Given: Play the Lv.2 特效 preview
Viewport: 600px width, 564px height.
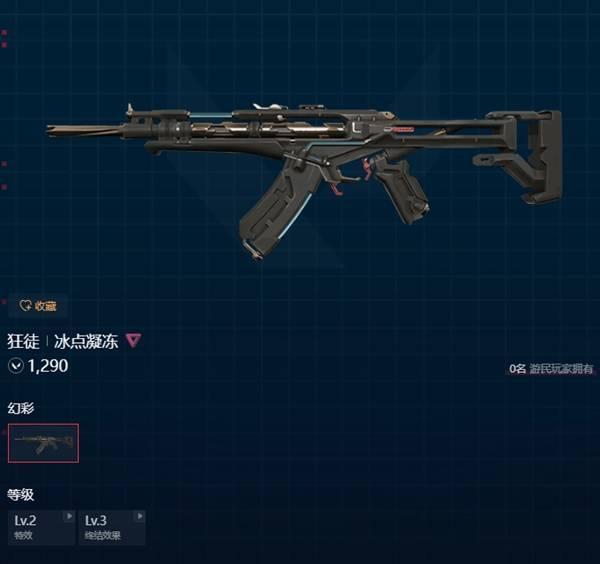Looking at the screenshot, I should point(41,526).
